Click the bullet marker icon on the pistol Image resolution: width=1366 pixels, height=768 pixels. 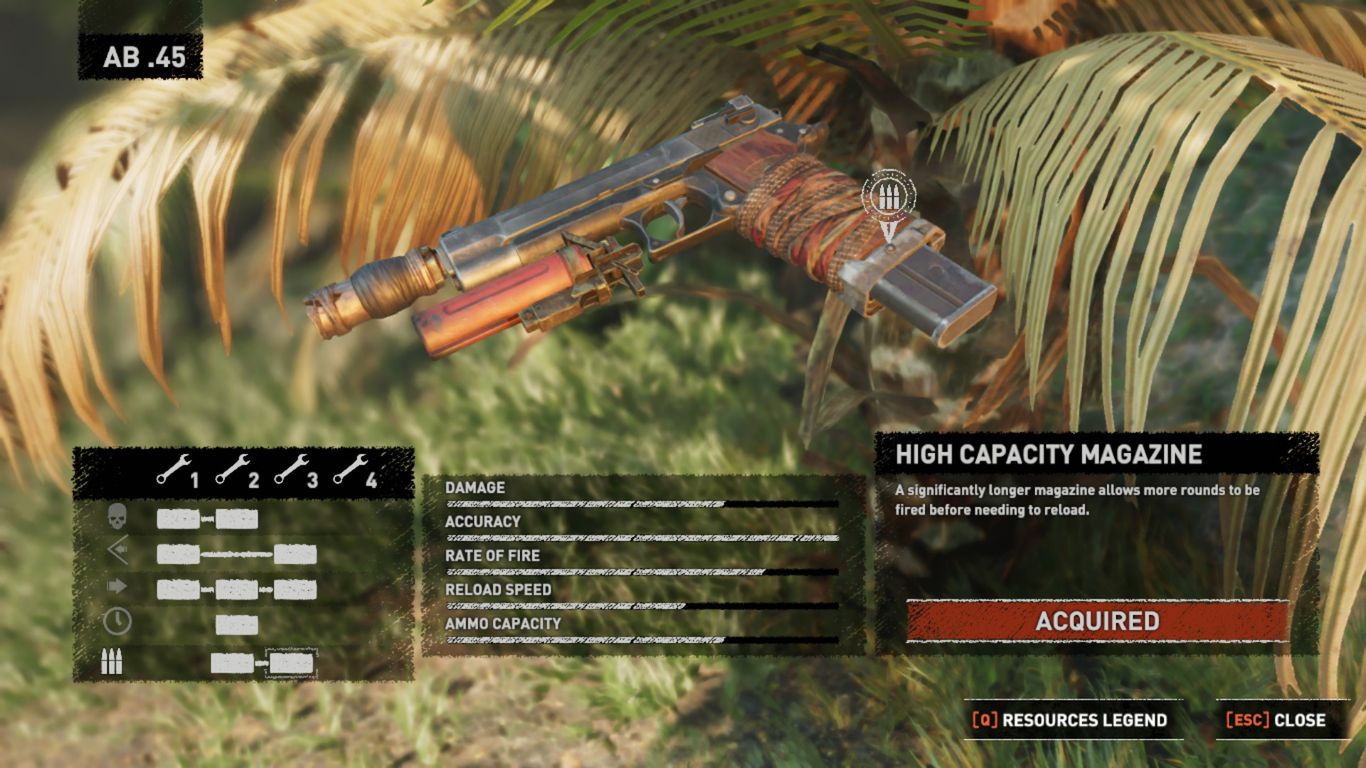(886, 196)
